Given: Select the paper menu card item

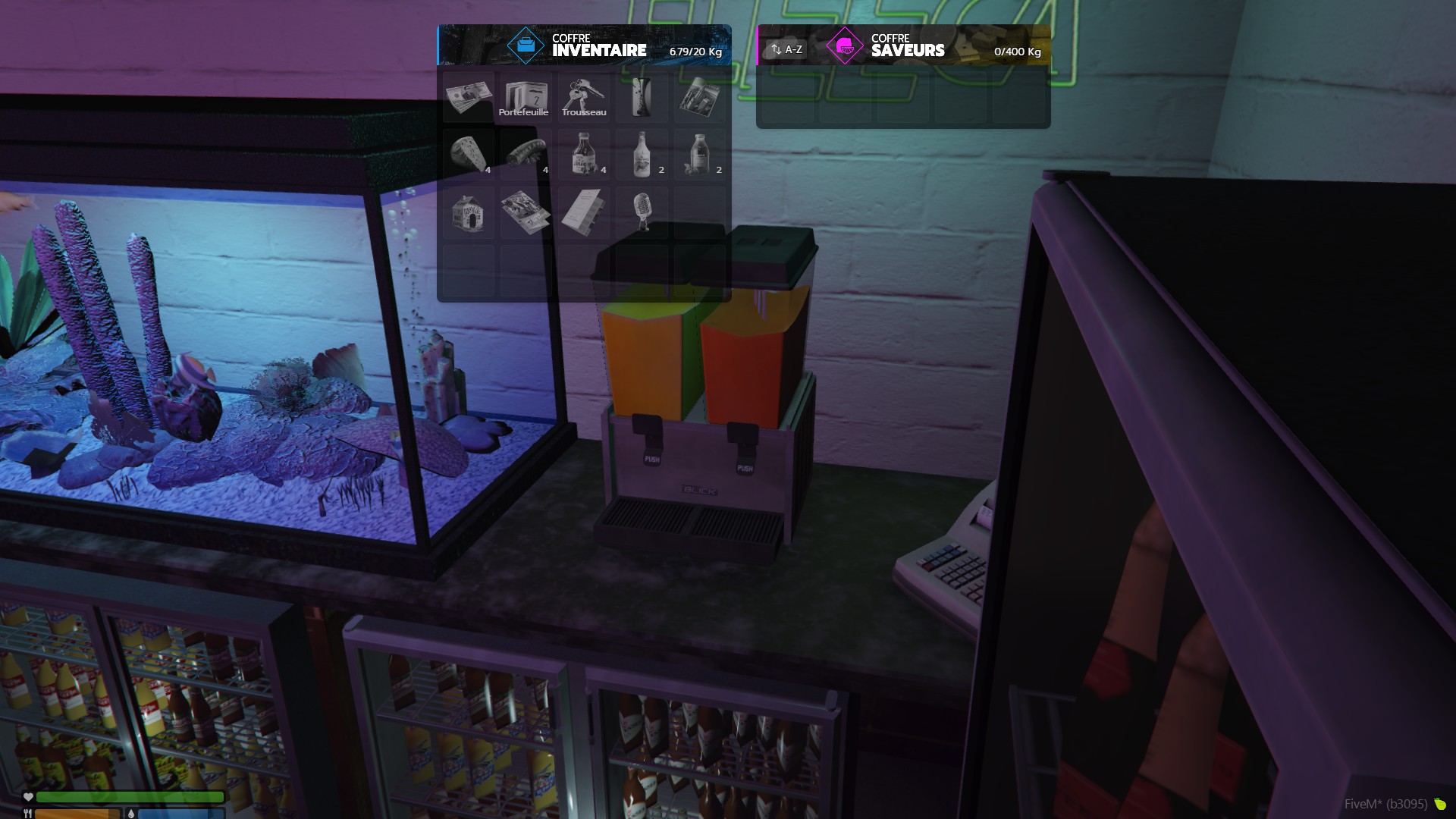Looking at the screenshot, I should tap(584, 212).
